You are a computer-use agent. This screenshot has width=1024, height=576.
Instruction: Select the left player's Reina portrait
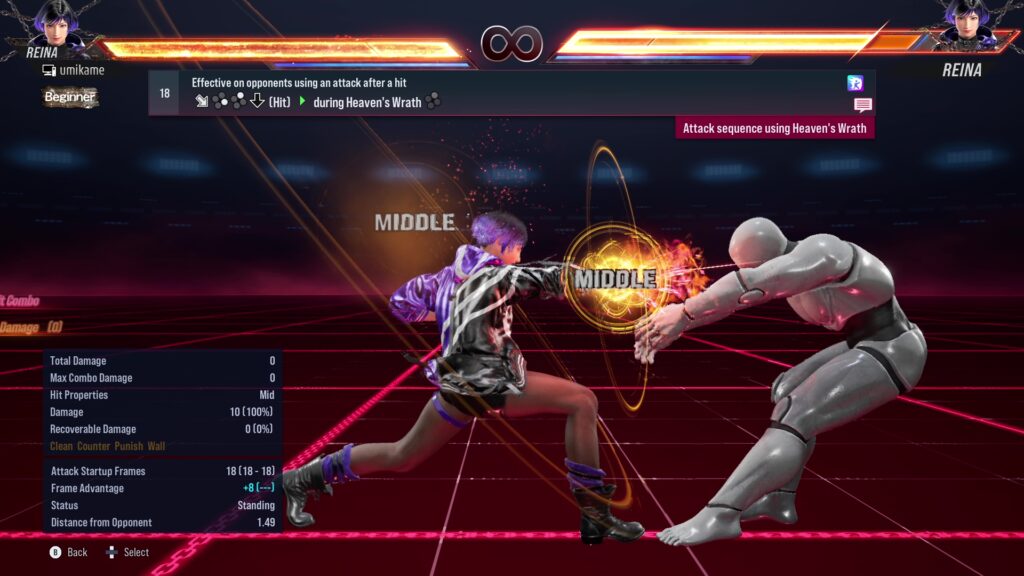pyautogui.click(x=58, y=22)
